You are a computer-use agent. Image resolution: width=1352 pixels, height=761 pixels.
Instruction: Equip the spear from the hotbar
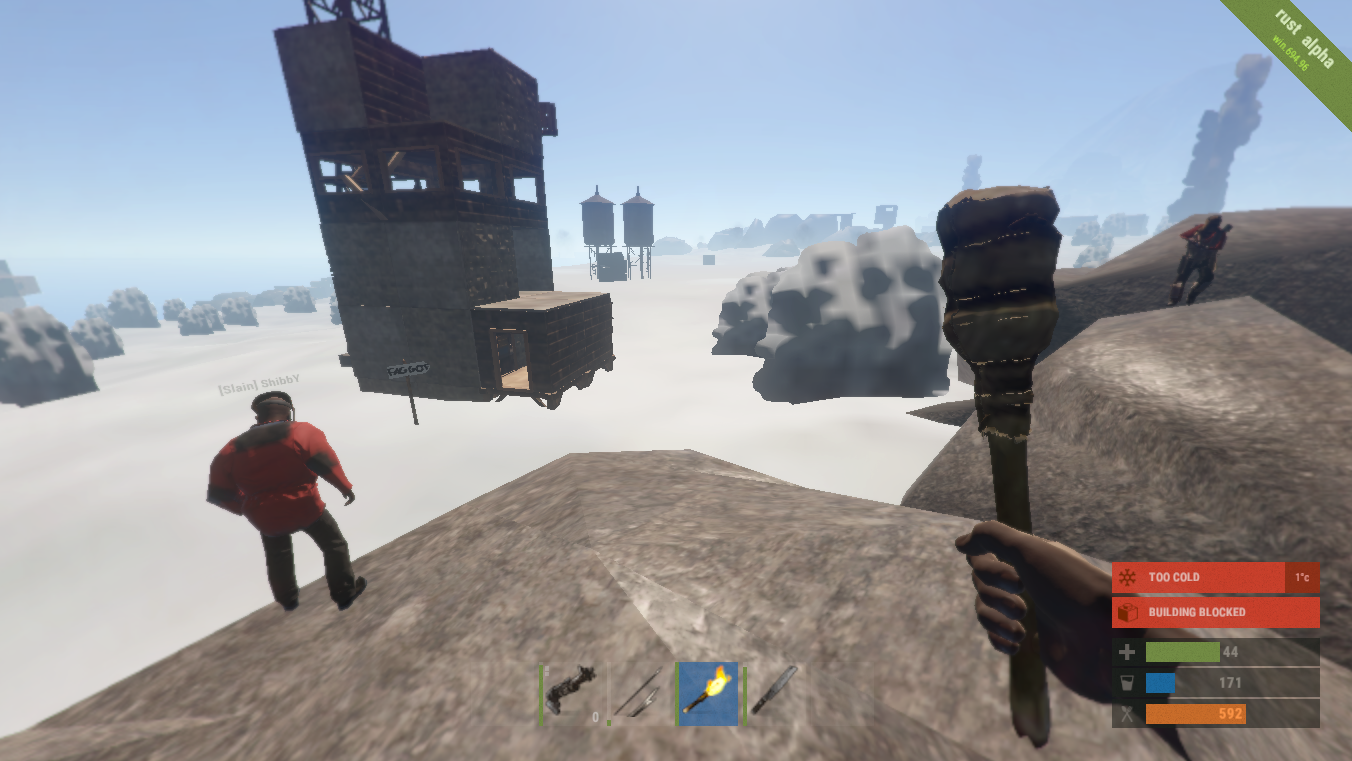640,692
